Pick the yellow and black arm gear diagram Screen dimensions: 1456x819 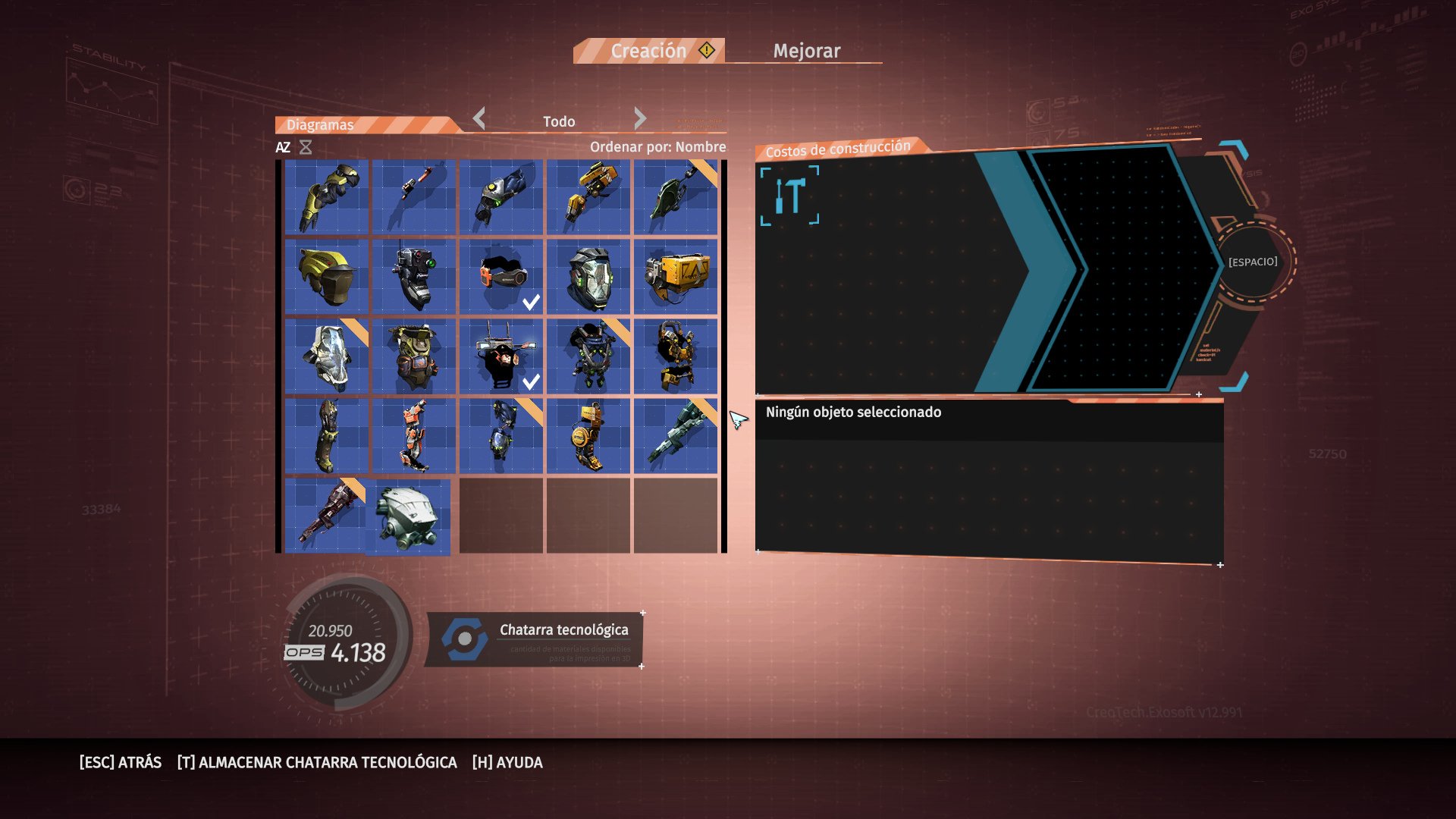point(327,197)
